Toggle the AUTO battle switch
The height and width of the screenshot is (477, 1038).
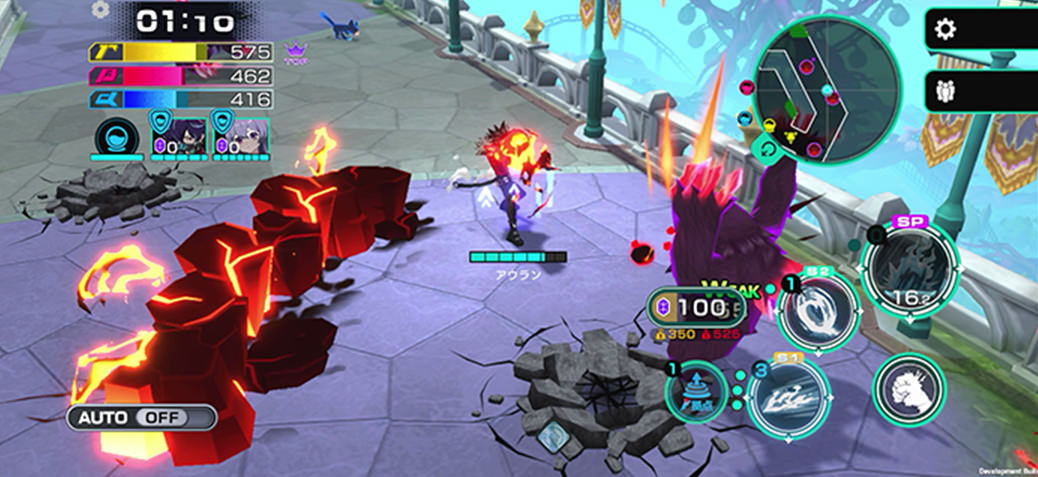pos(142,417)
